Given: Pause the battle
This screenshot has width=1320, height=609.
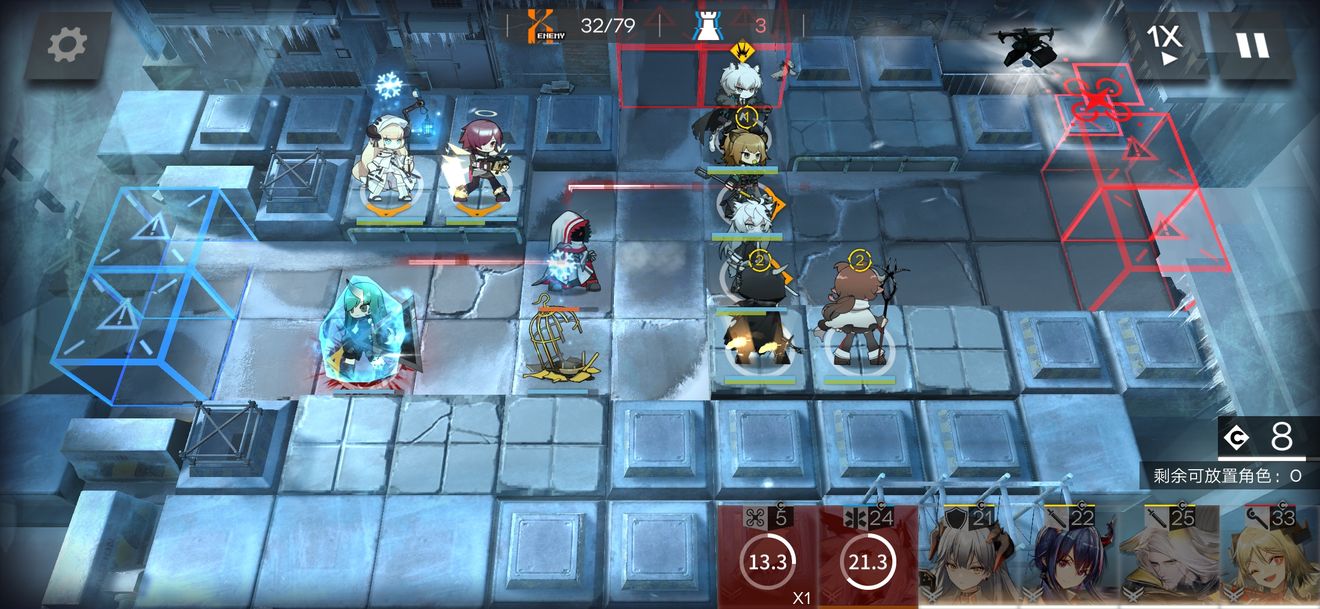Looking at the screenshot, I should (x=1251, y=45).
